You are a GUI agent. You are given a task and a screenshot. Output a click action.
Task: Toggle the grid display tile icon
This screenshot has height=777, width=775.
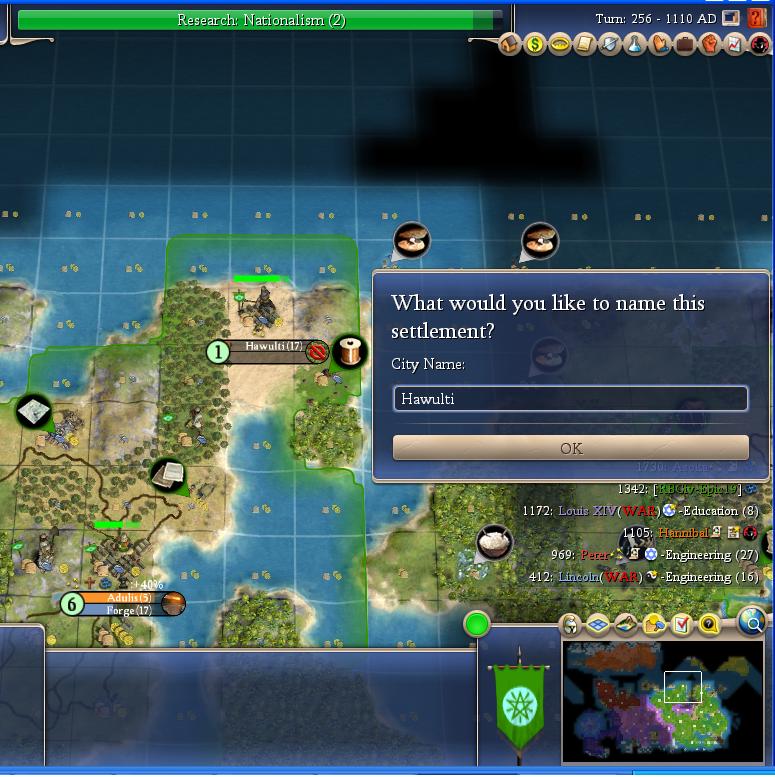tap(598, 625)
